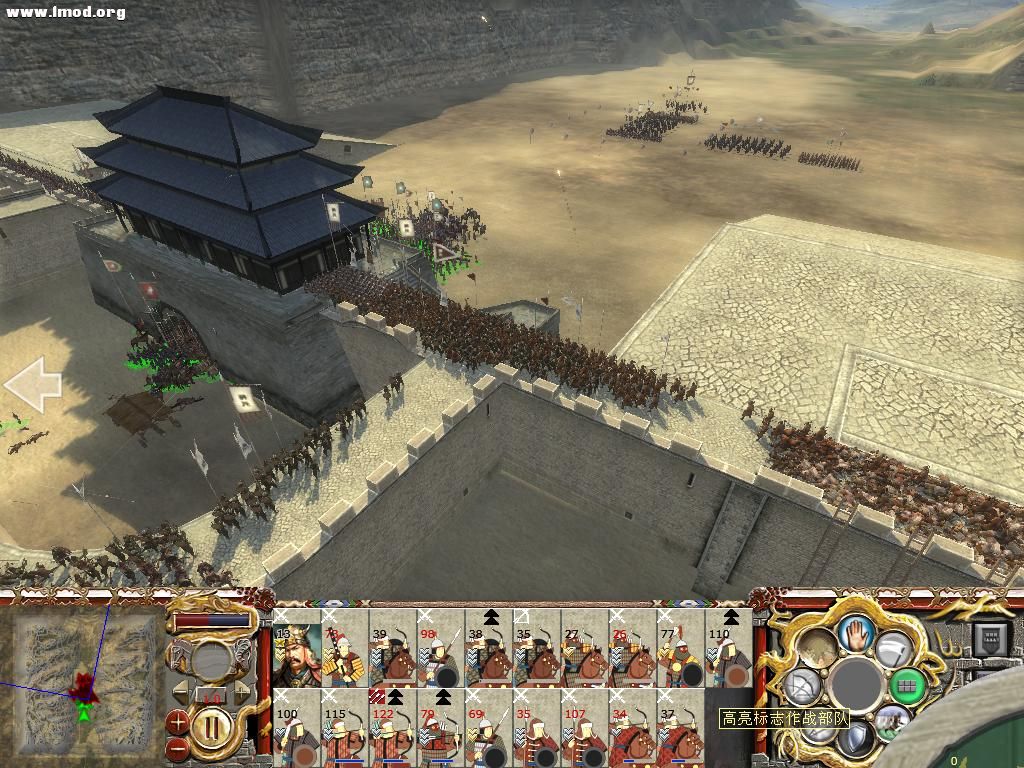
Task: Toggle the shield guard mode icon
Action: (856, 741)
